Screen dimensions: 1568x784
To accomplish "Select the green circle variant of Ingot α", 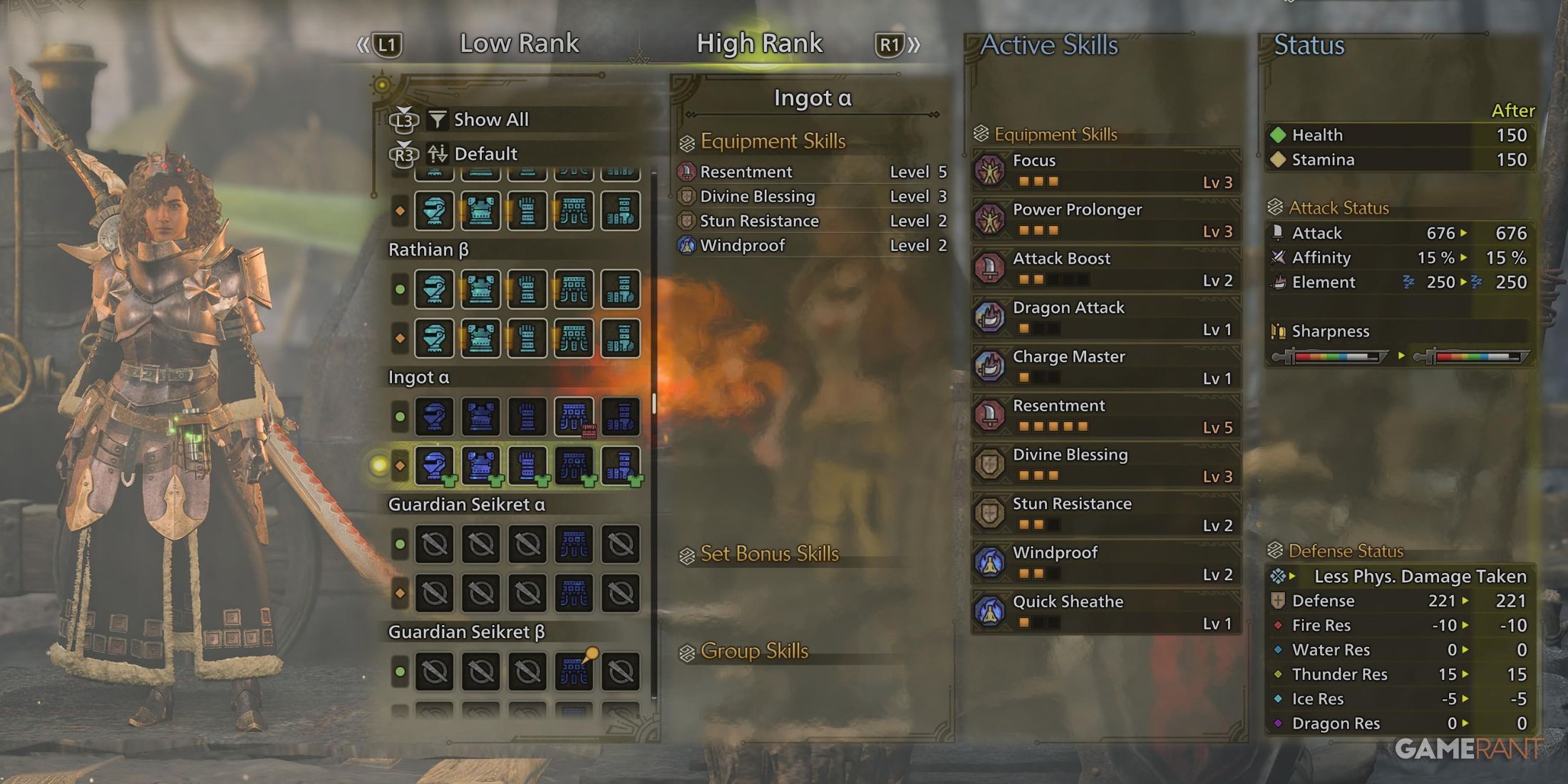I will click(400, 417).
